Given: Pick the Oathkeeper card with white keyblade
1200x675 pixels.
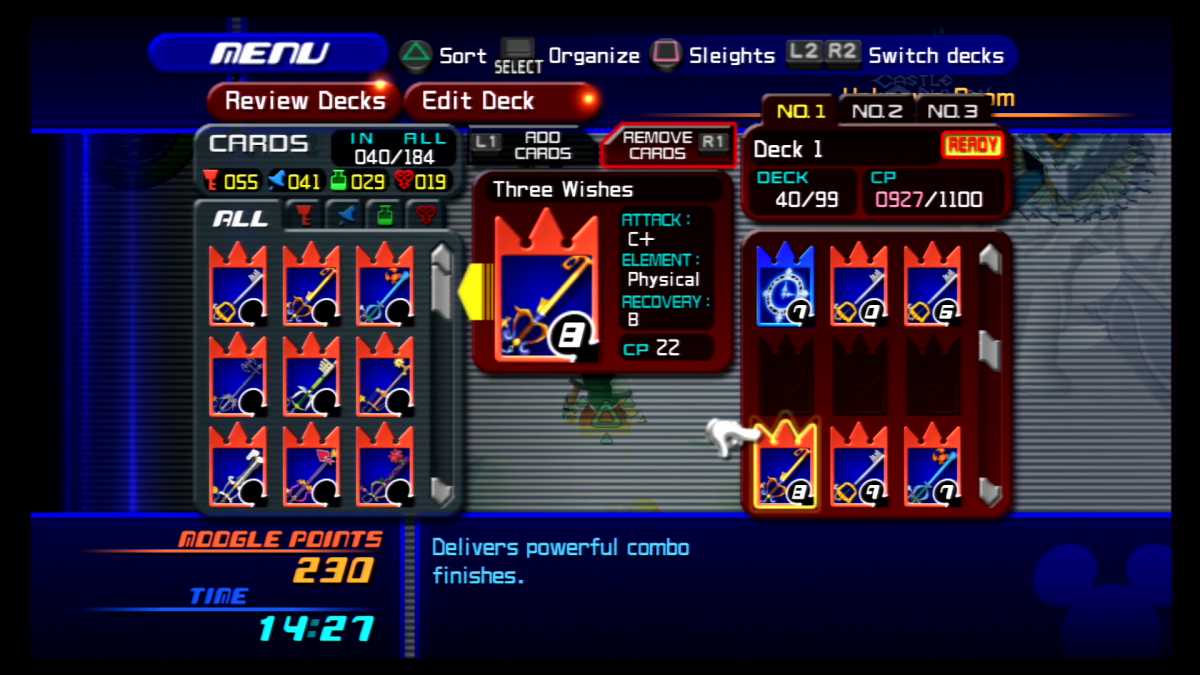Looking at the screenshot, I should tap(238, 465).
